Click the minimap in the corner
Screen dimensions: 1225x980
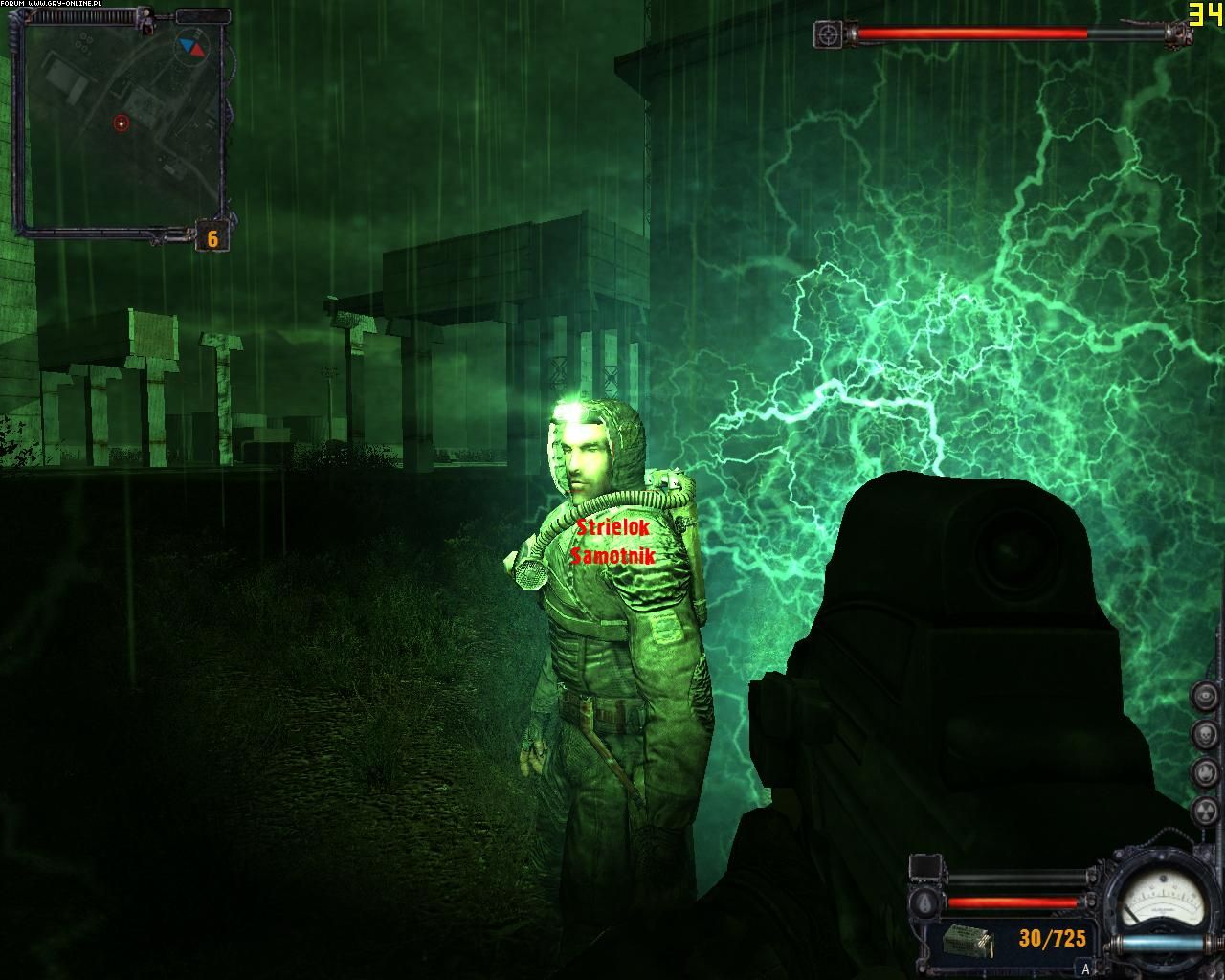point(122,124)
